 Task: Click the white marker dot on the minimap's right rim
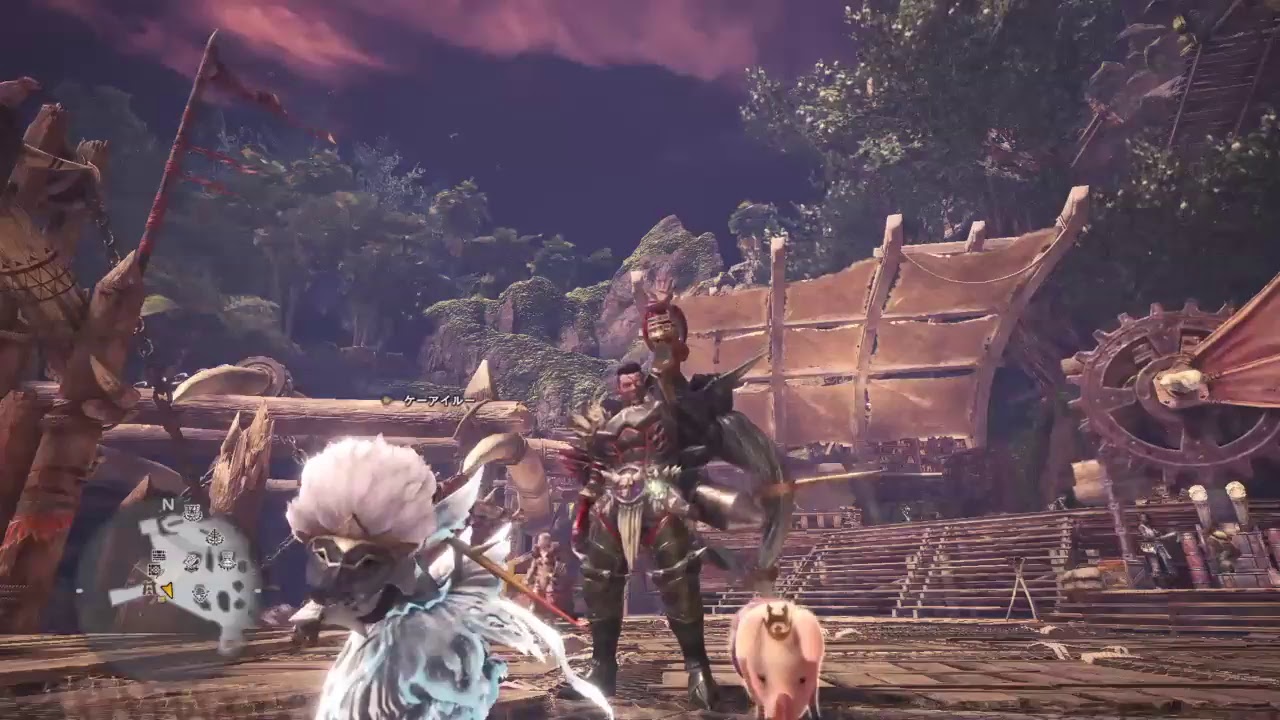pos(256,589)
